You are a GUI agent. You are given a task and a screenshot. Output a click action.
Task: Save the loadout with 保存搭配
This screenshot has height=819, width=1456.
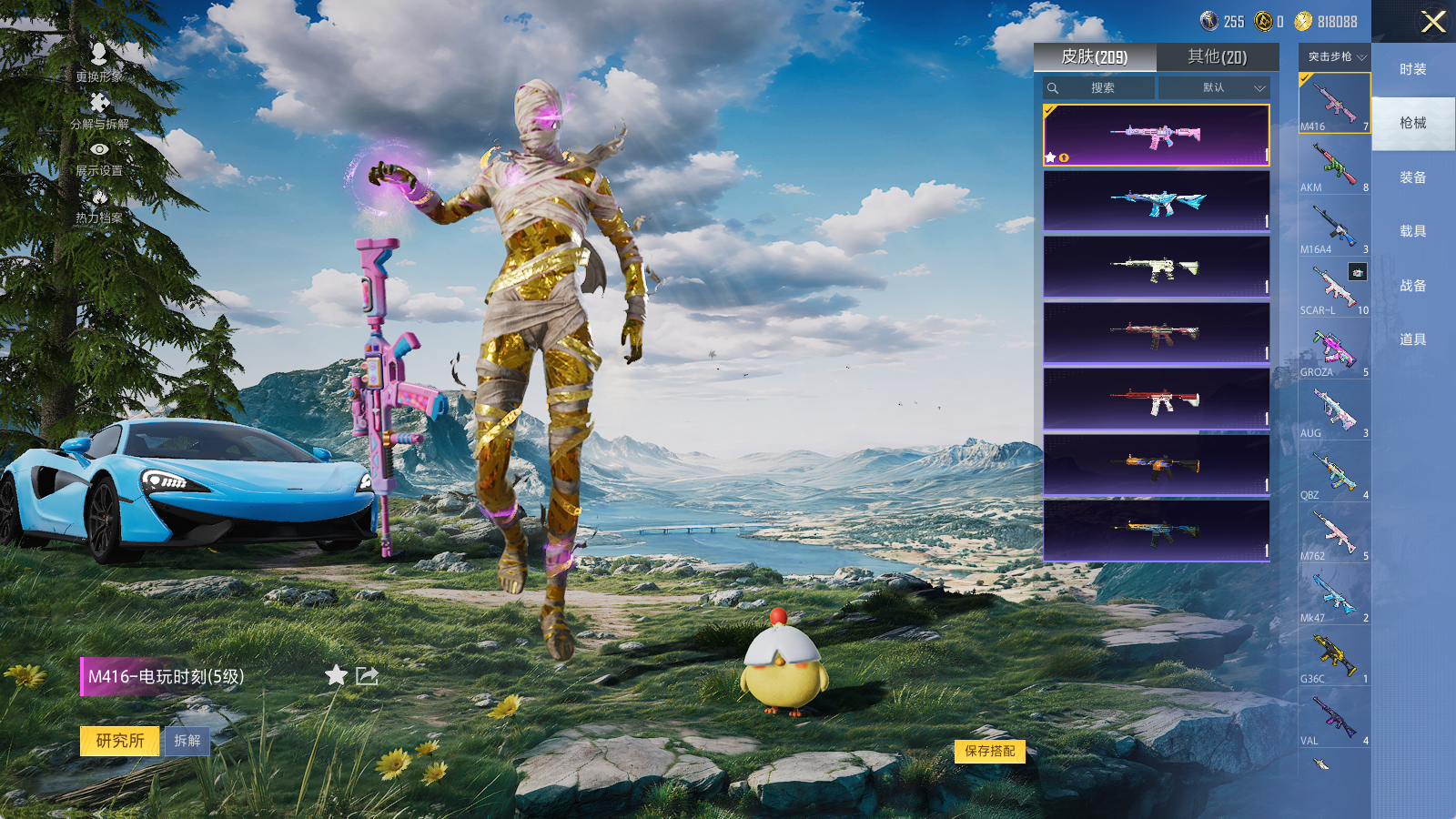tap(990, 751)
